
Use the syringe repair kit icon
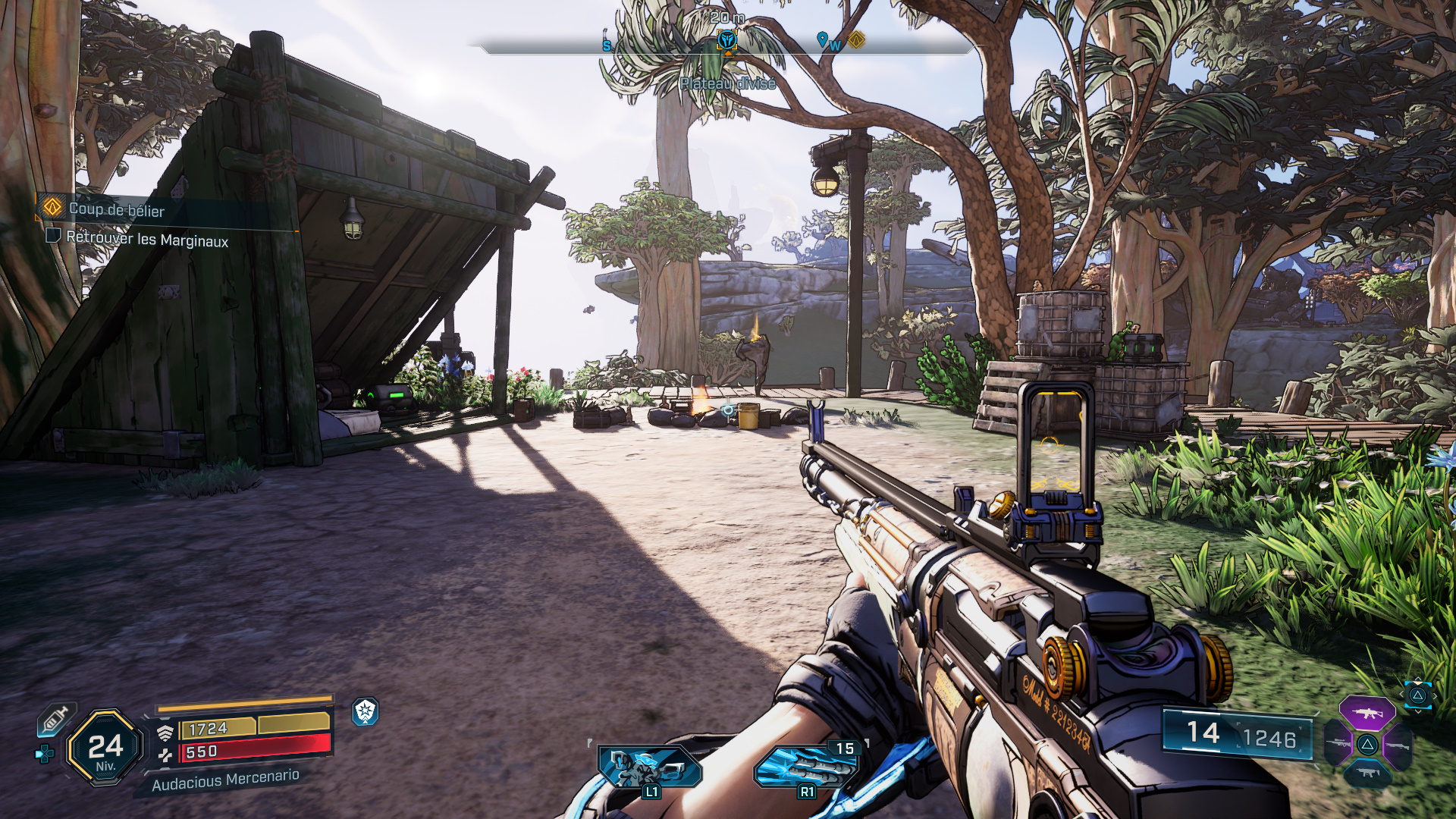click(x=56, y=719)
